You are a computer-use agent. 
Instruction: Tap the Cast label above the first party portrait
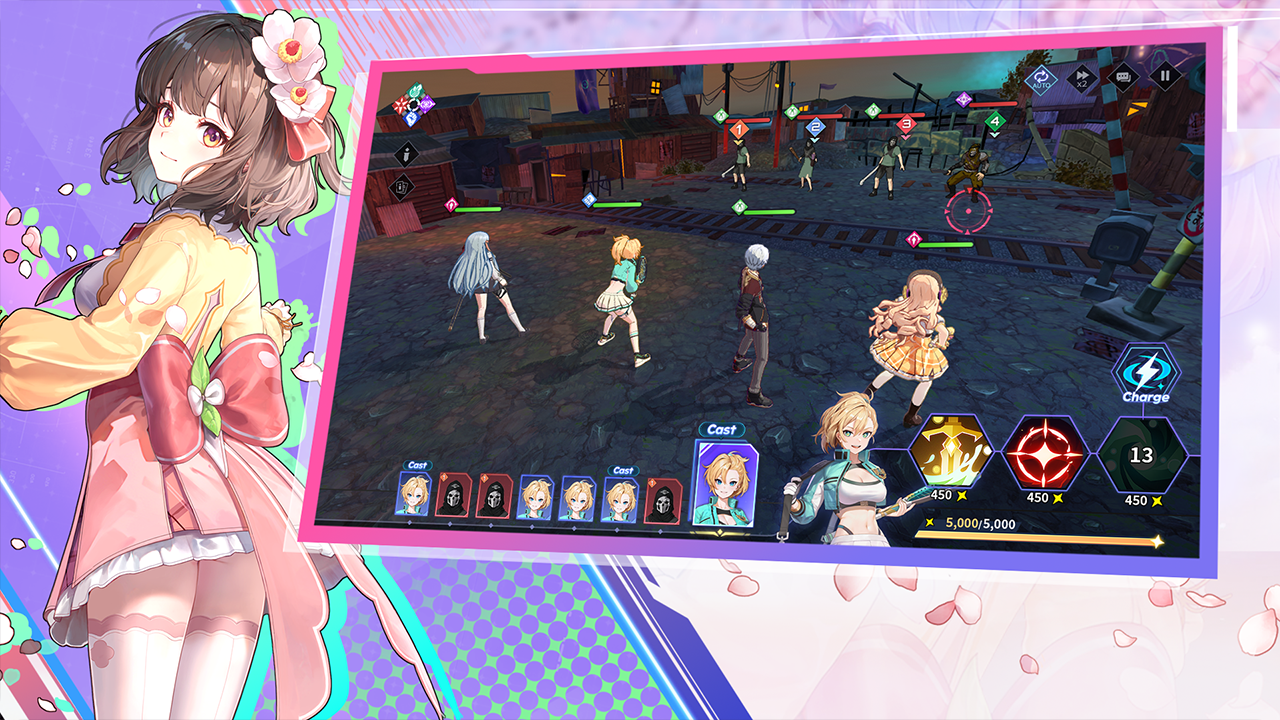(418, 464)
